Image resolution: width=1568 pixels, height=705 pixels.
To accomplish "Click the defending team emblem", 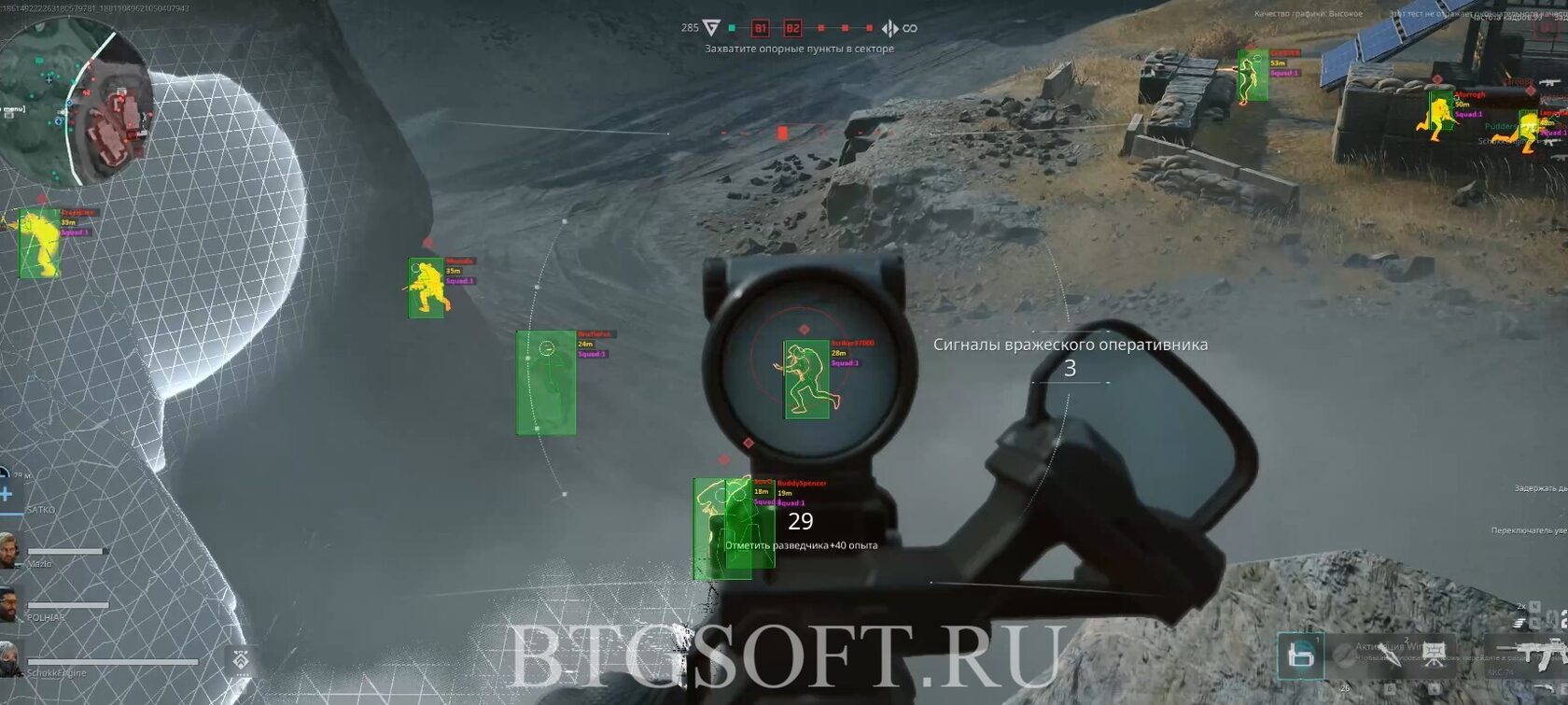I will [890, 28].
